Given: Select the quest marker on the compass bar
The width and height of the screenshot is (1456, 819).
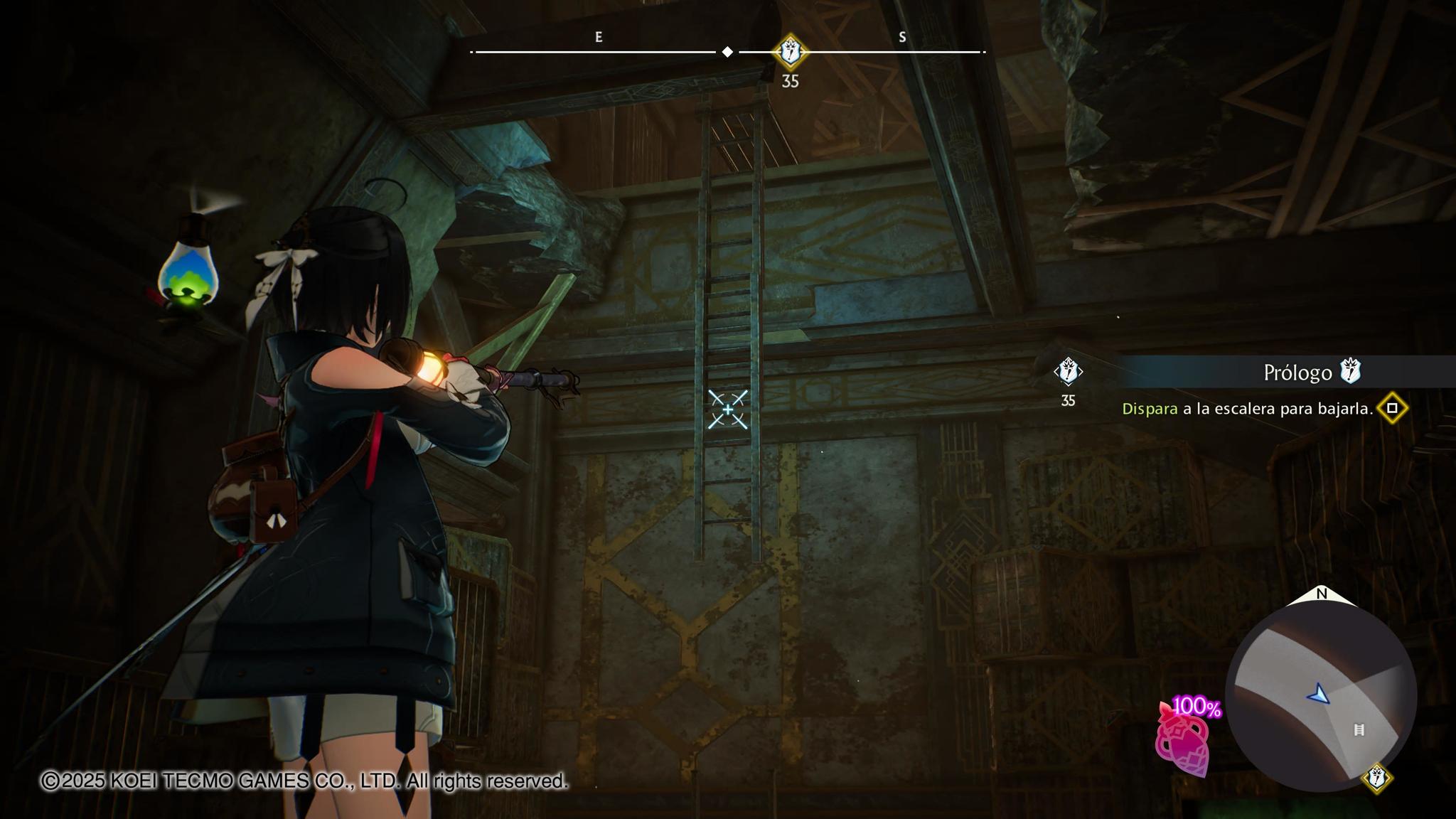Looking at the screenshot, I should tap(790, 51).
